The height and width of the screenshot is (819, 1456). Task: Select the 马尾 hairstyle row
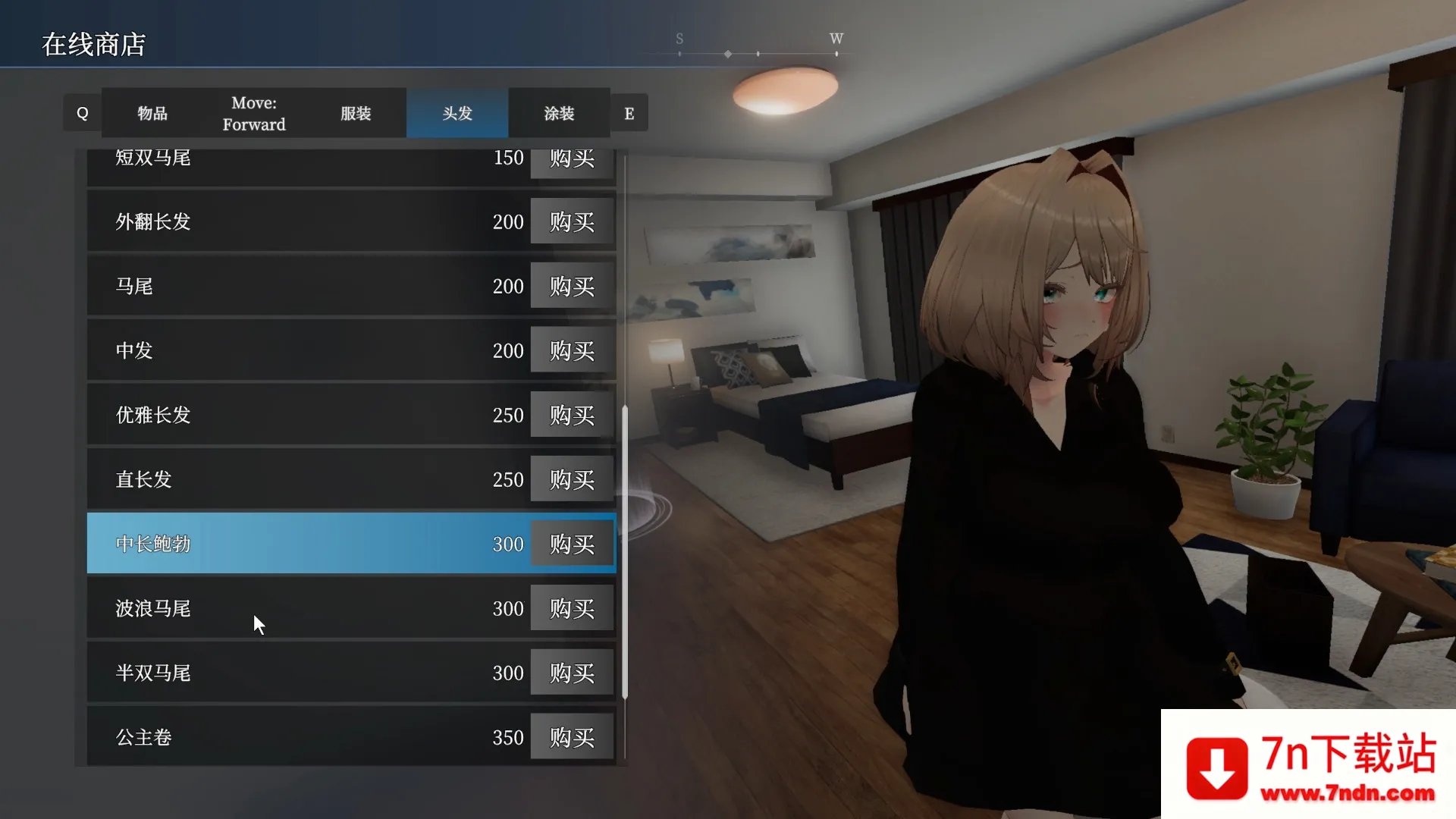click(x=303, y=286)
